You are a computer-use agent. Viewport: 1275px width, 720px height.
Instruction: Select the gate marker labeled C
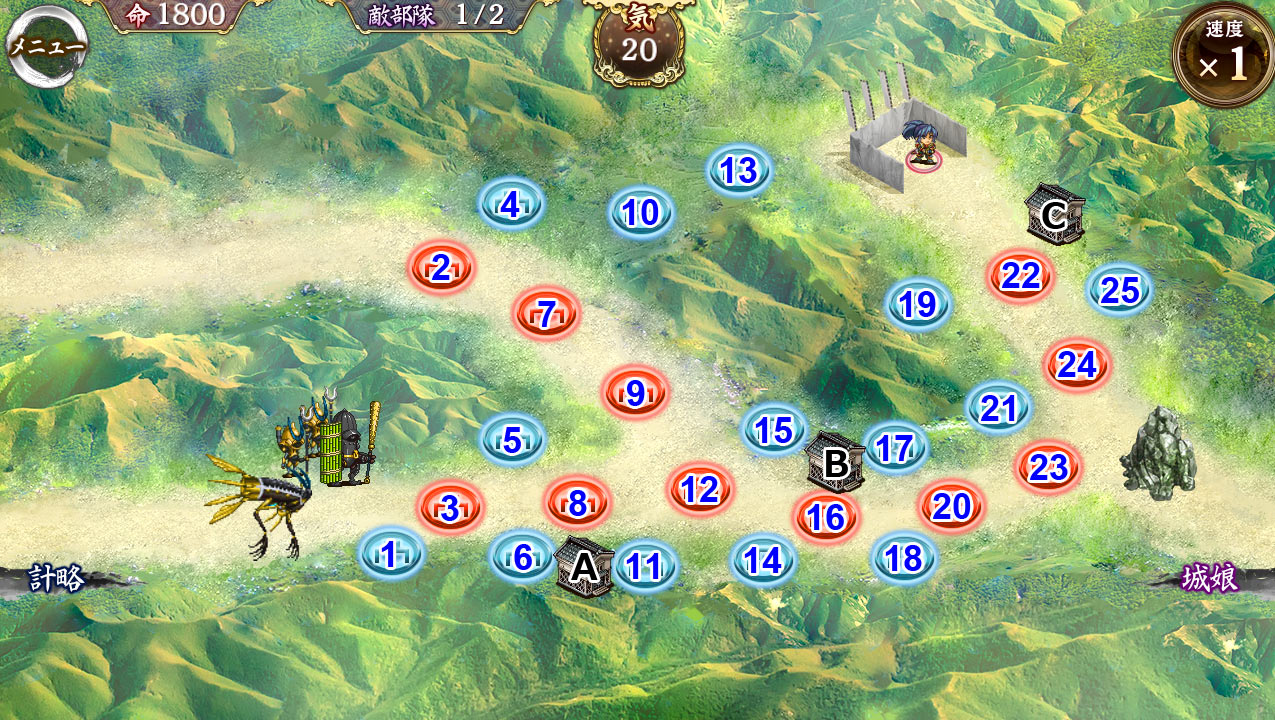(x=1054, y=215)
